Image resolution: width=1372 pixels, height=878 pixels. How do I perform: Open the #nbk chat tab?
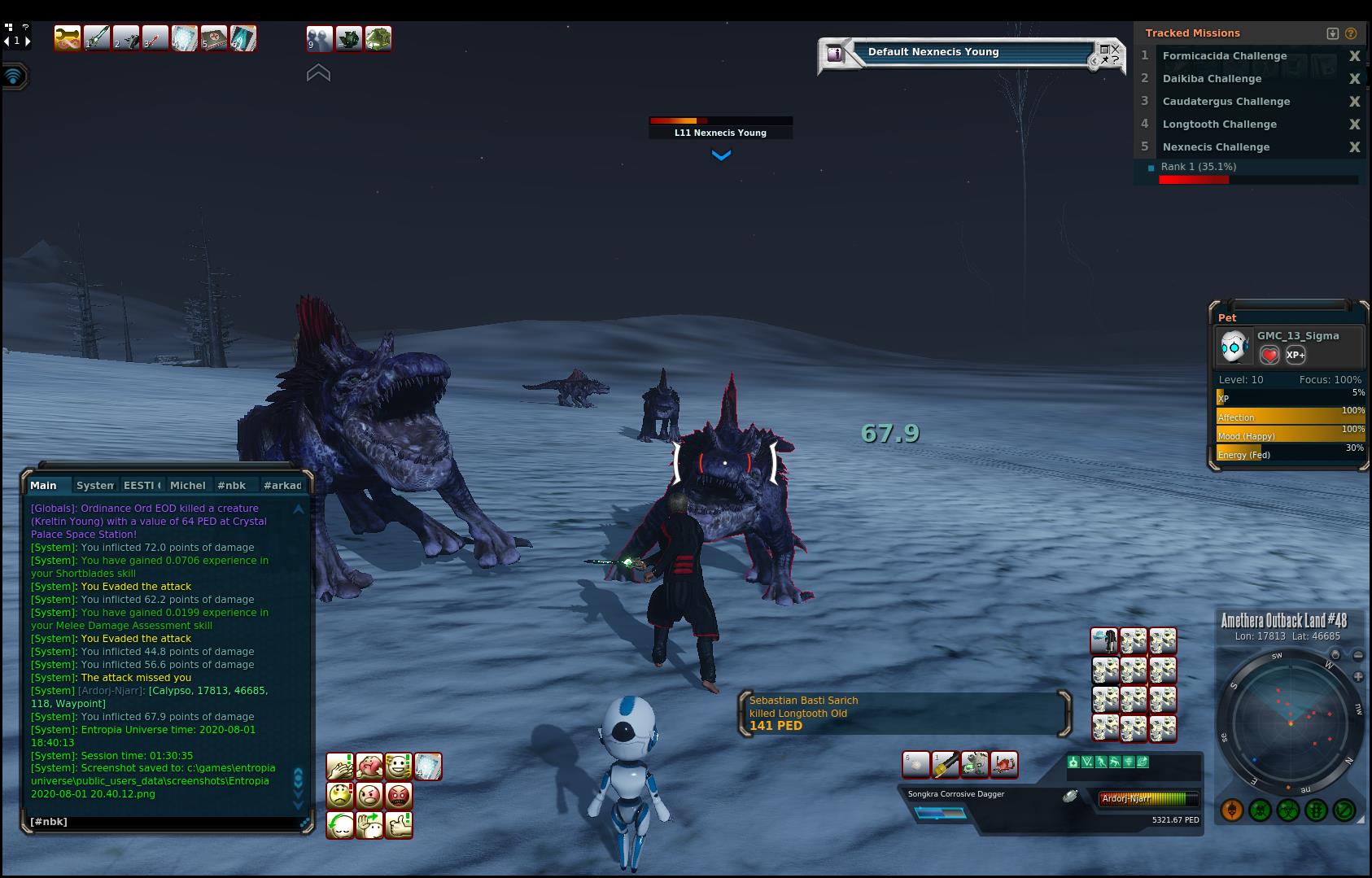(232, 485)
